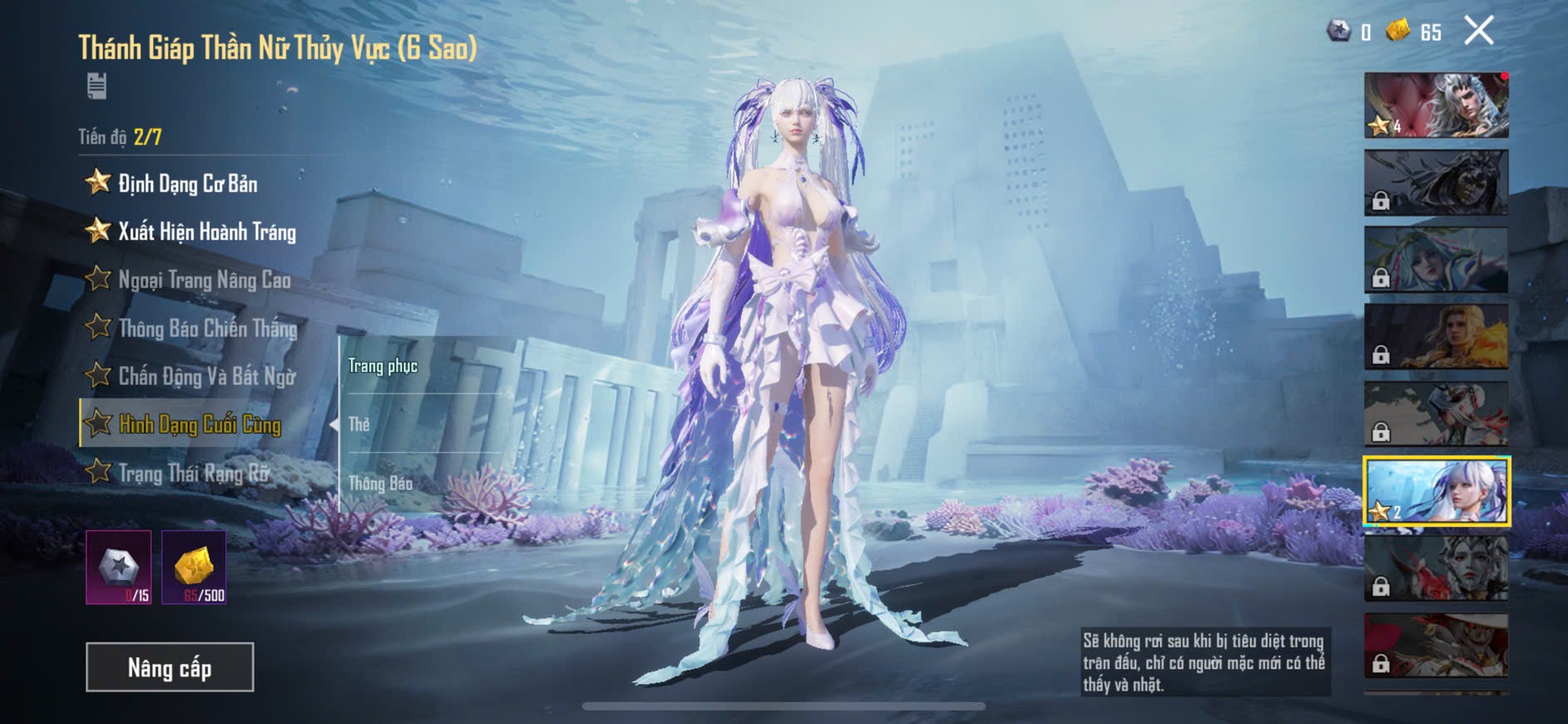Select the 4-star red outfit thumbnail

click(x=1436, y=106)
